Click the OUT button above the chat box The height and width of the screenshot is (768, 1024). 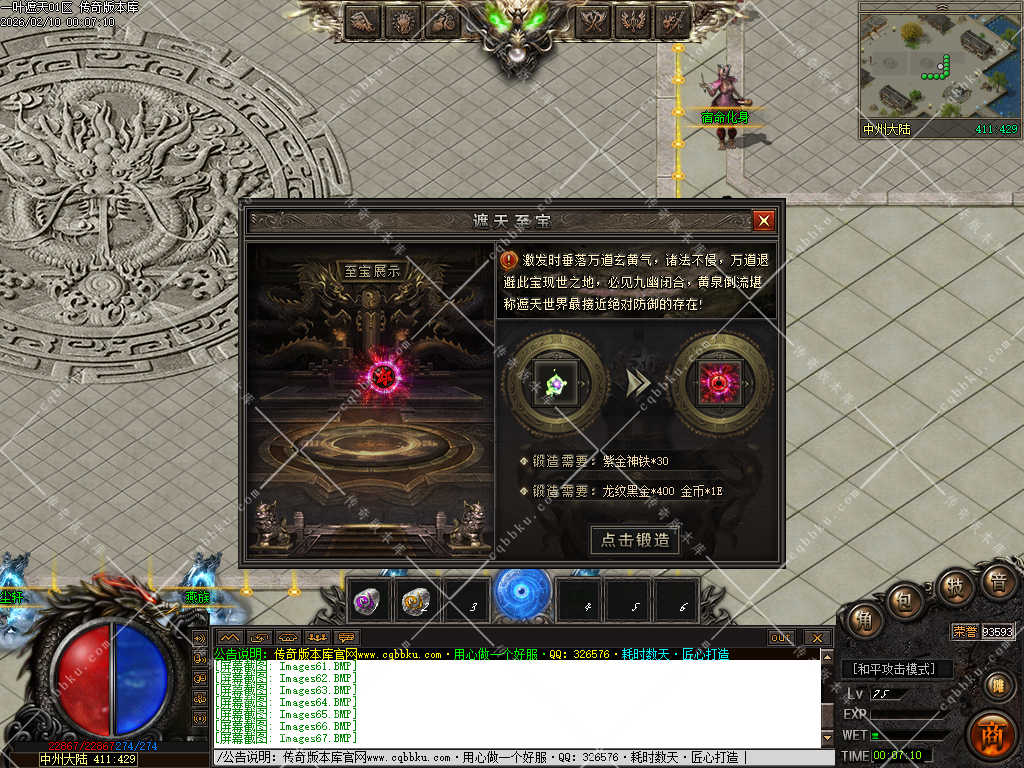tap(781, 637)
